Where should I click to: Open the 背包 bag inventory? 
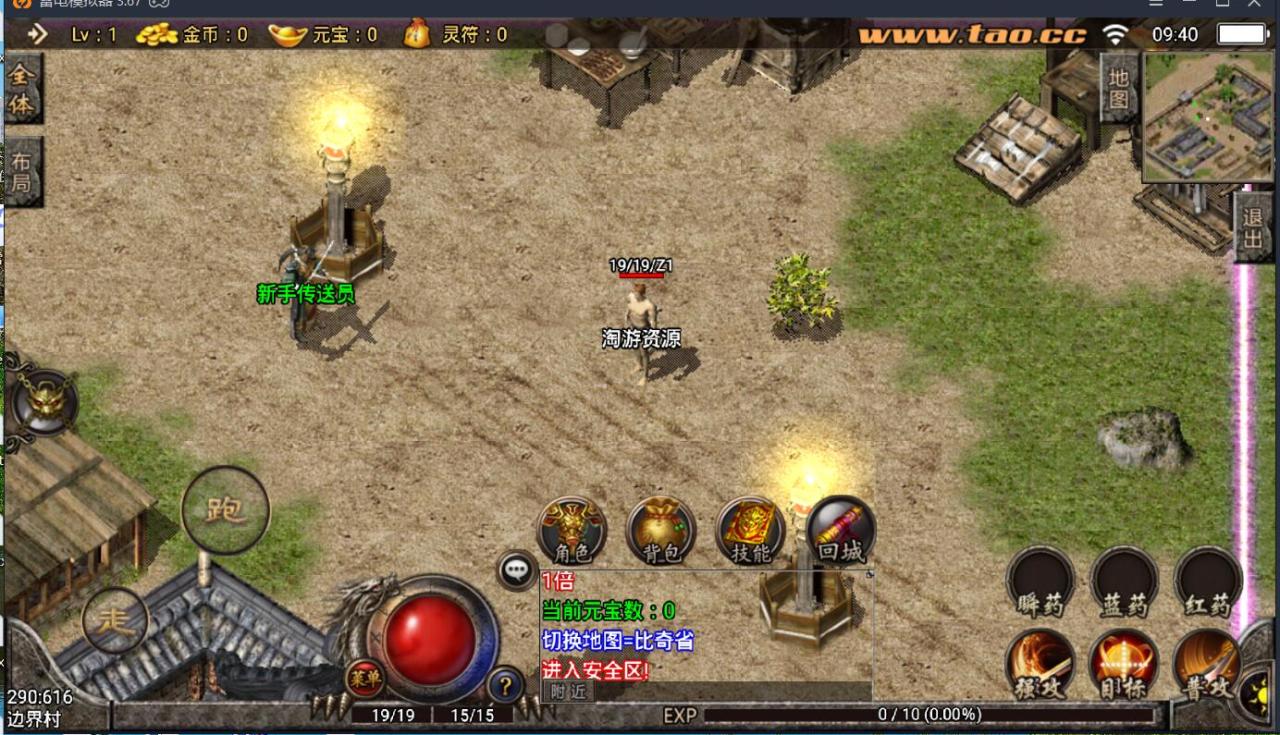coord(661,530)
